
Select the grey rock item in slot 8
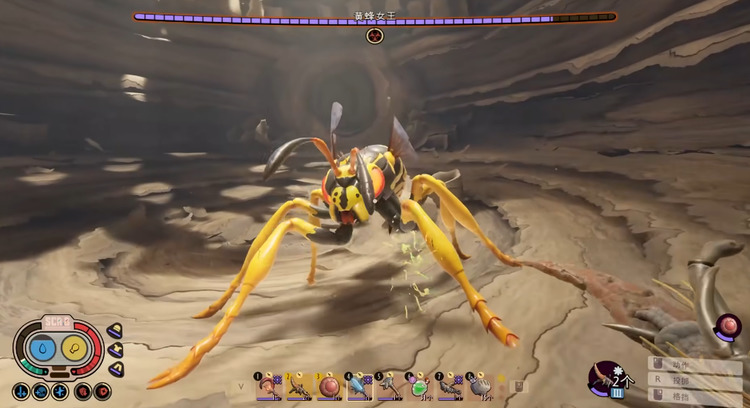(x=480, y=385)
